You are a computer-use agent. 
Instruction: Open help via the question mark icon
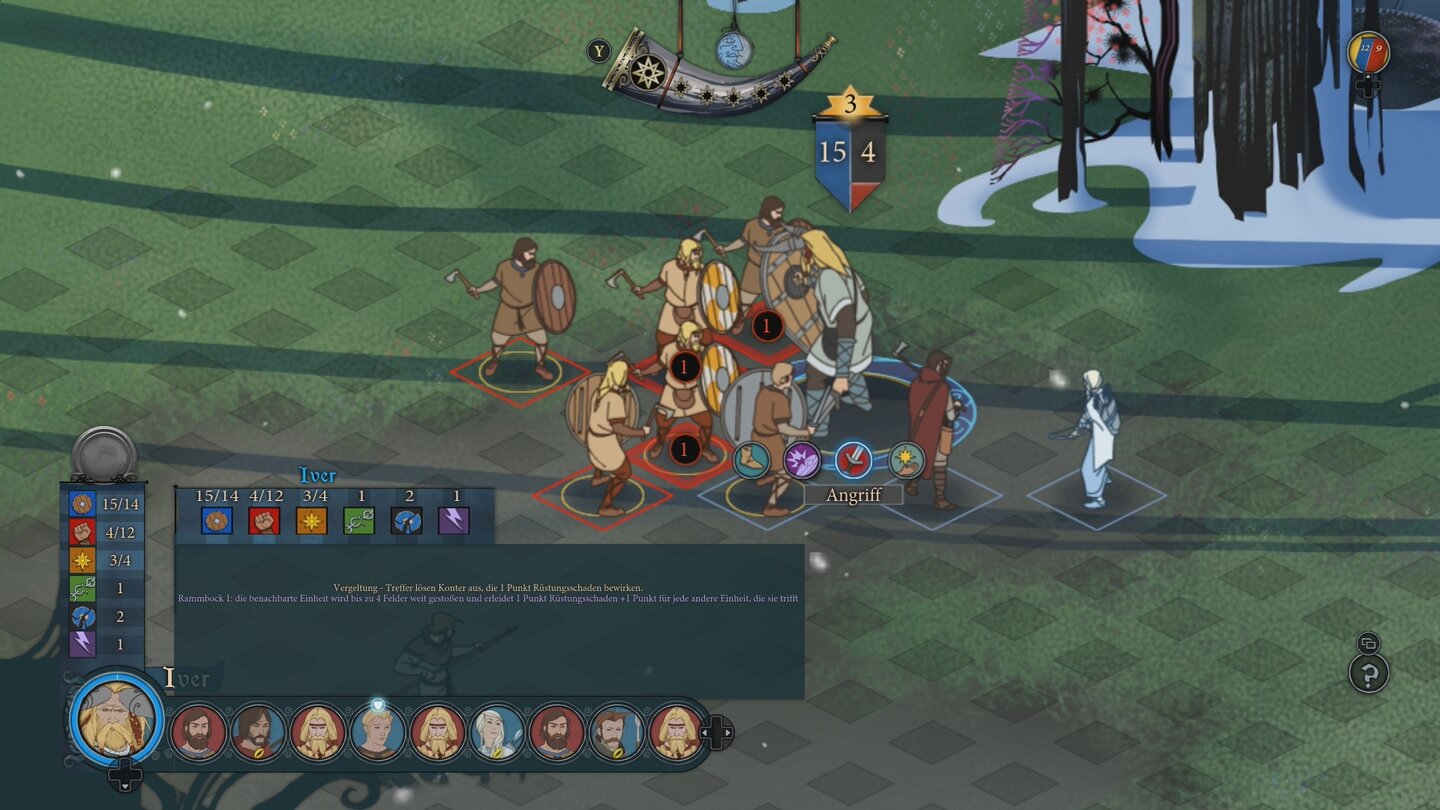[x=1369, y=674]
